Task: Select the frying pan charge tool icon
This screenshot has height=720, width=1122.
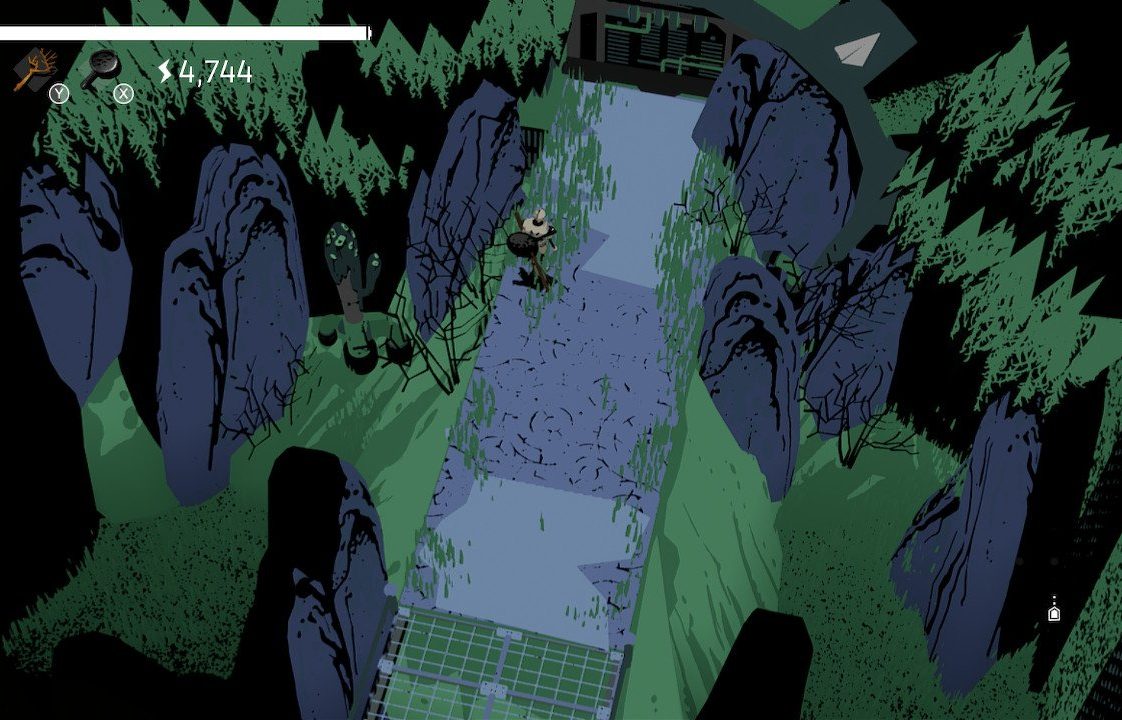Action: (x=101, y=69)
